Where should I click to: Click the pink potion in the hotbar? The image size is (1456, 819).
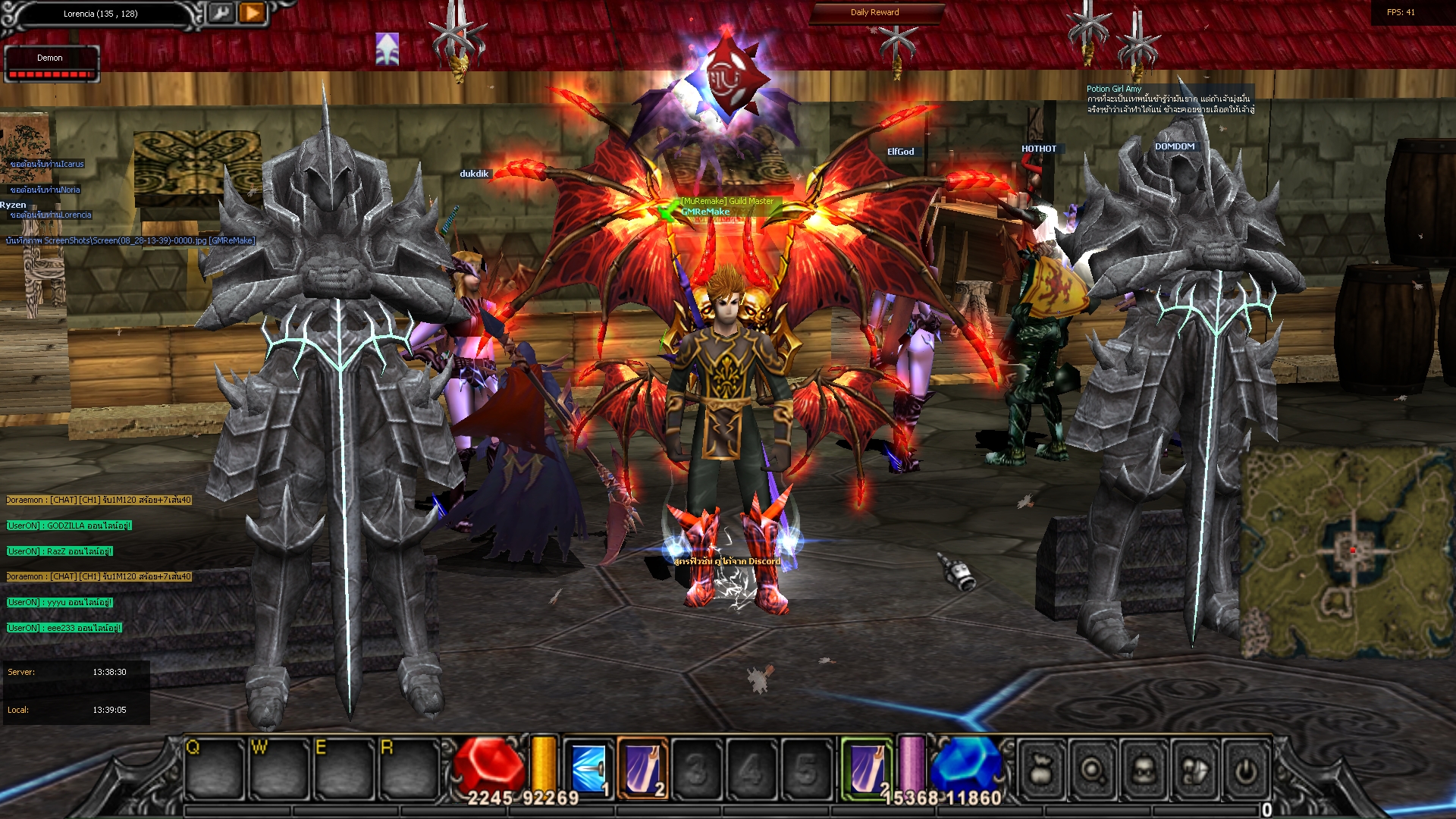[x=909, y=762]
